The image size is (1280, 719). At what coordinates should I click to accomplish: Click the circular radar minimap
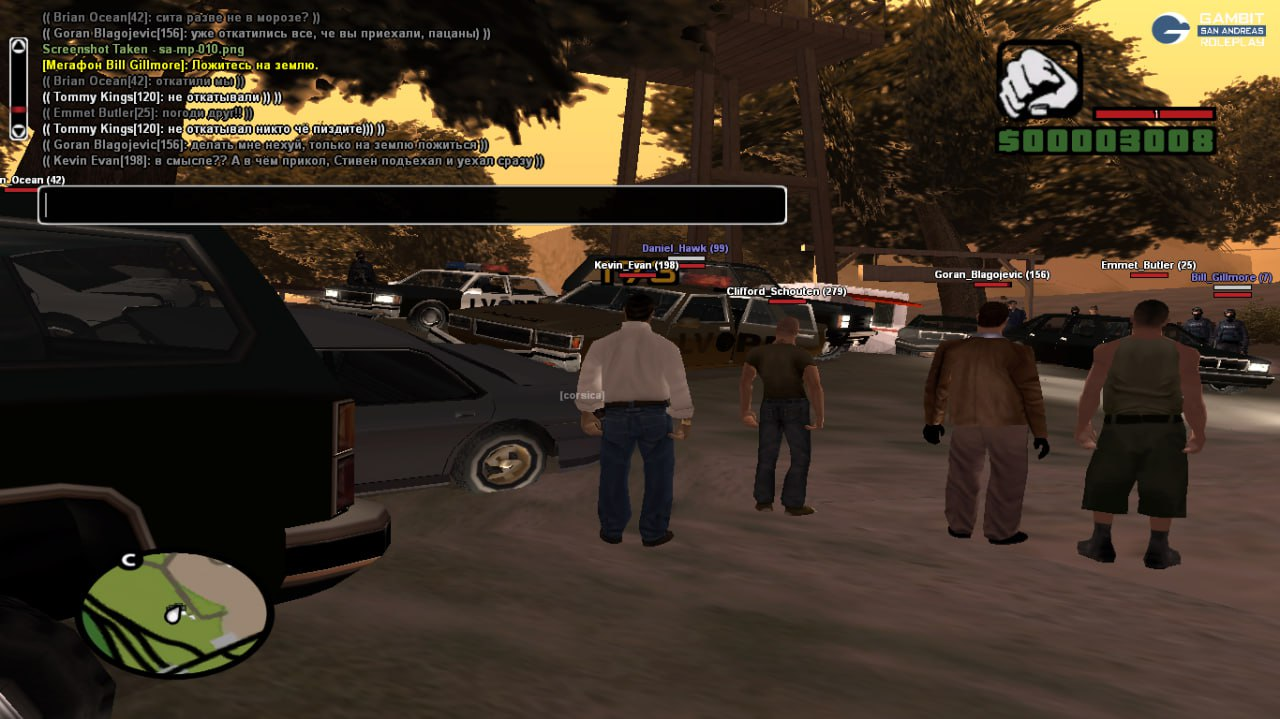[176, 611]
